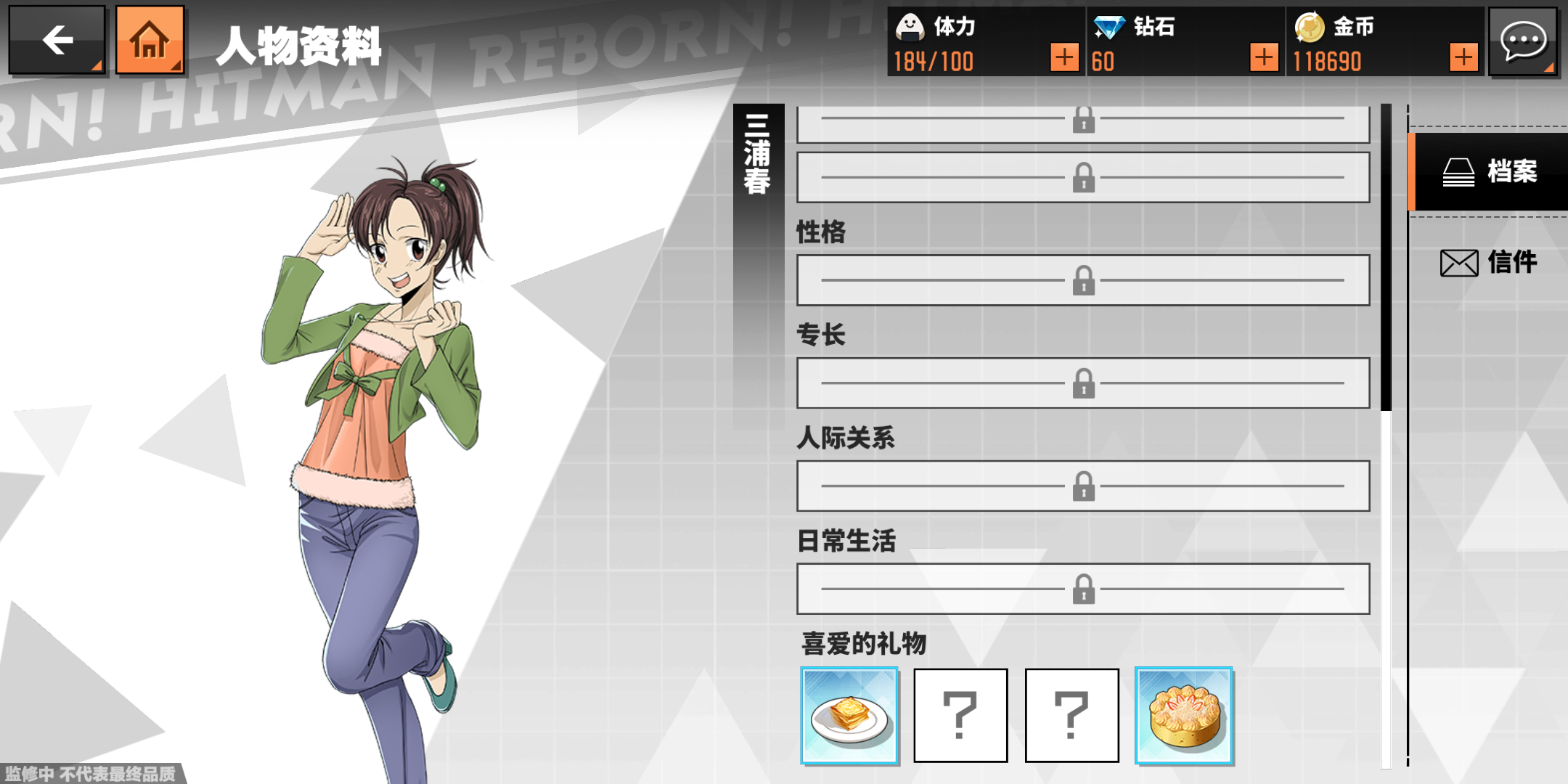The height and width of the screenshot is (784, 1568).
Task: Tap the locked 日常生活 daily life entry
Action: 1083,589
